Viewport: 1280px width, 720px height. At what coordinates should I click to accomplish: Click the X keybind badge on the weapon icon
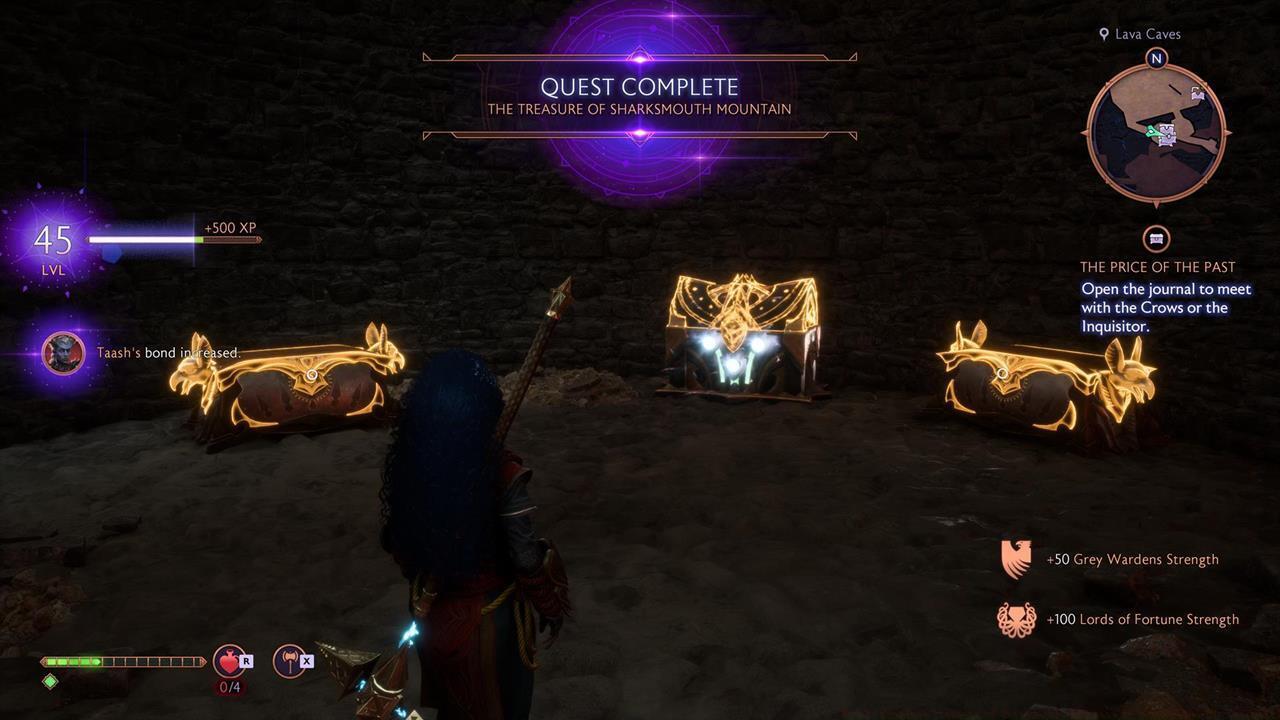(307, 661)
